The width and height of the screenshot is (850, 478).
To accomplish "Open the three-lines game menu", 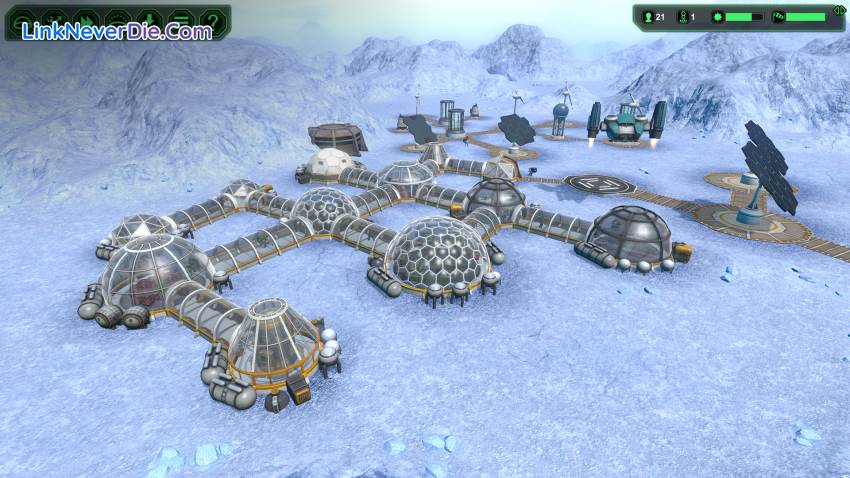I will pyautogui.click(x=181, y=19).
